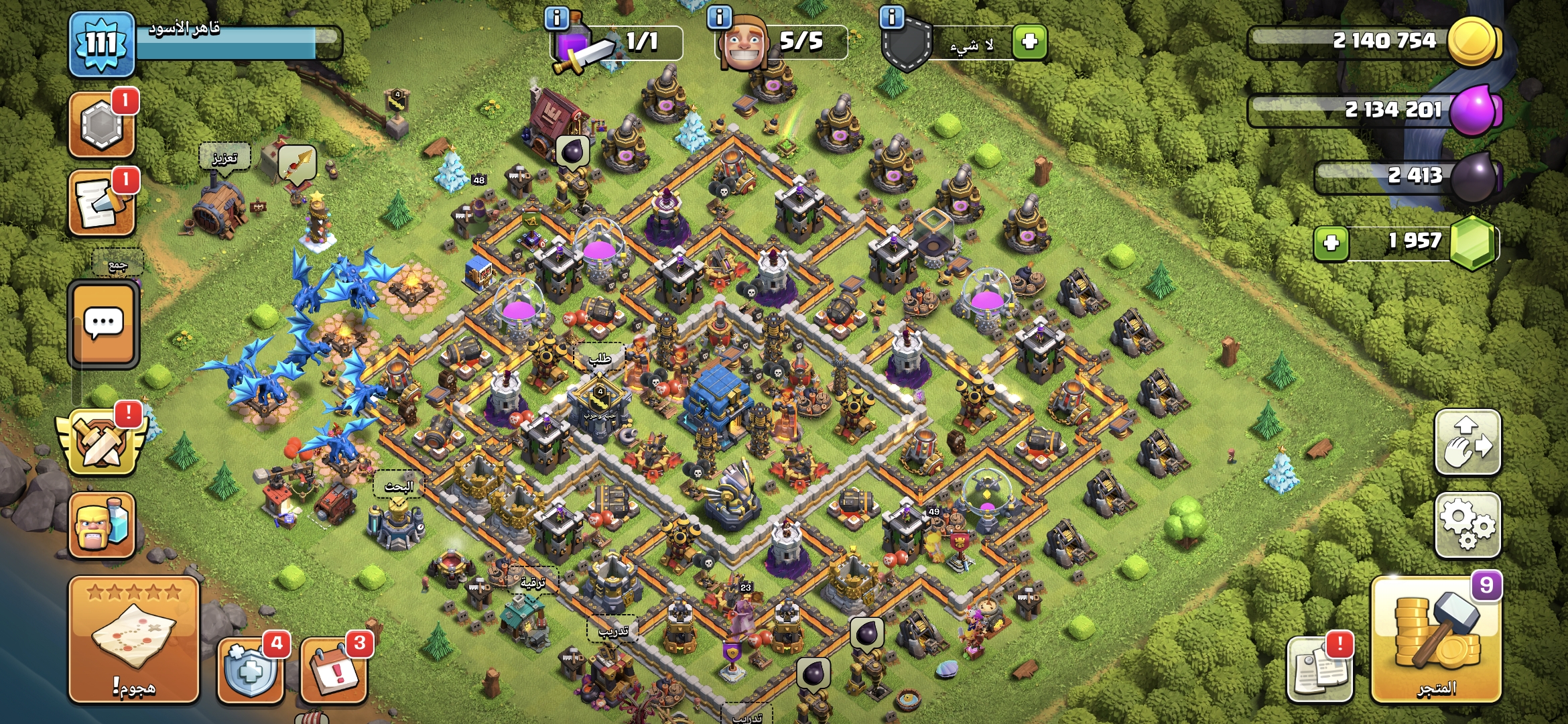Open the army training barbarian button
This screenshot has width=1568, height=724.
[102, 526]
